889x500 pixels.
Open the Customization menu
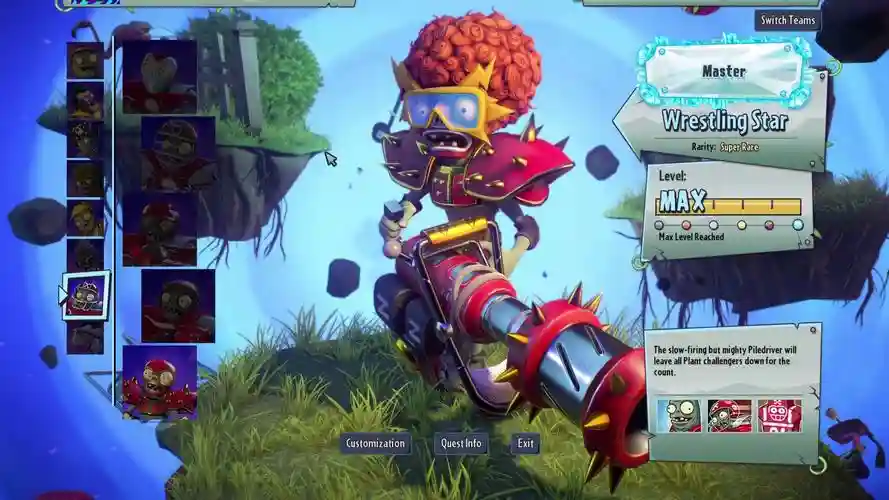375,443
